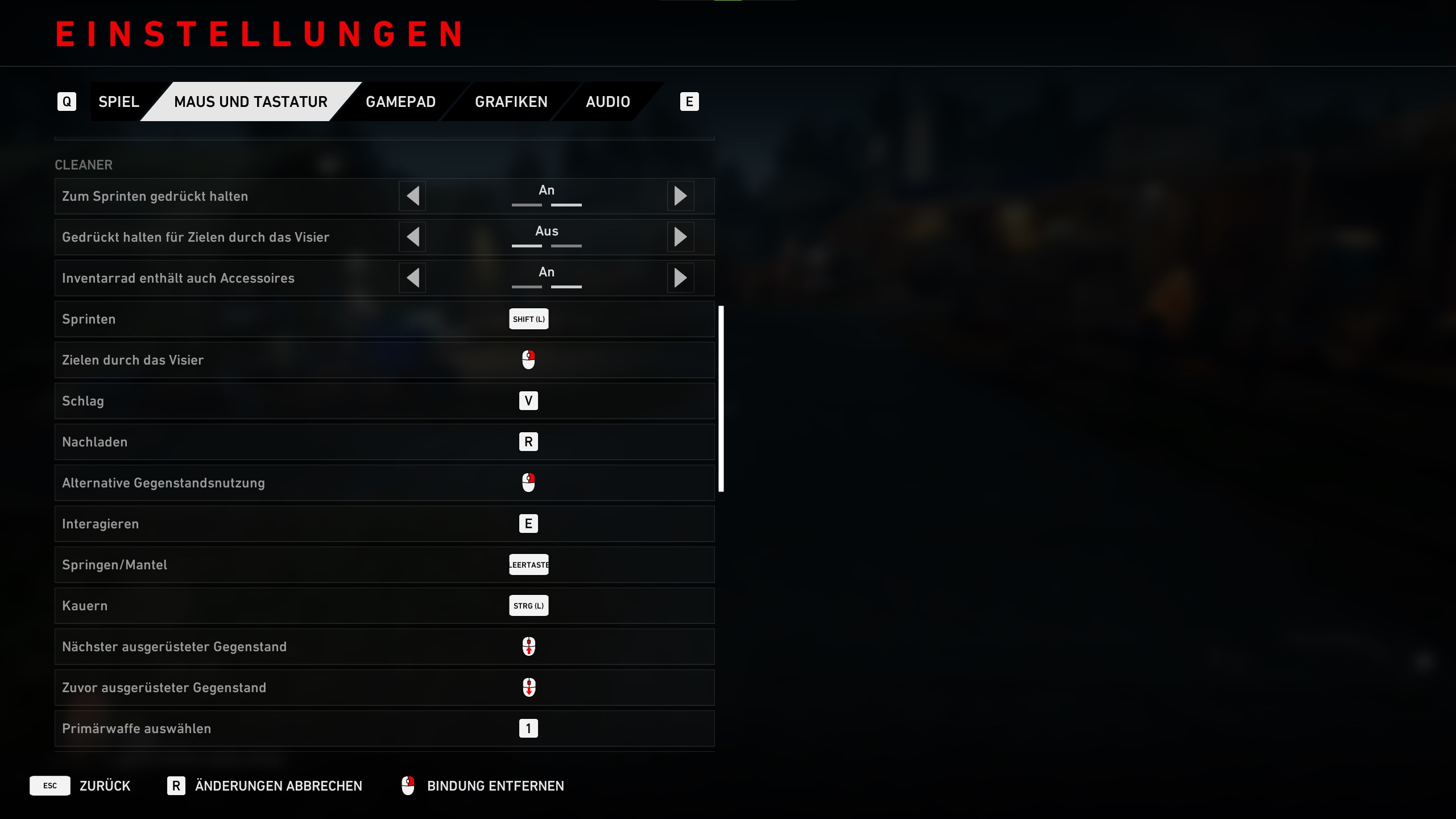Edit the Interagieren key binding
Image resolution: width=1456 pixels, height=819 pixels.
pos(528,524)
